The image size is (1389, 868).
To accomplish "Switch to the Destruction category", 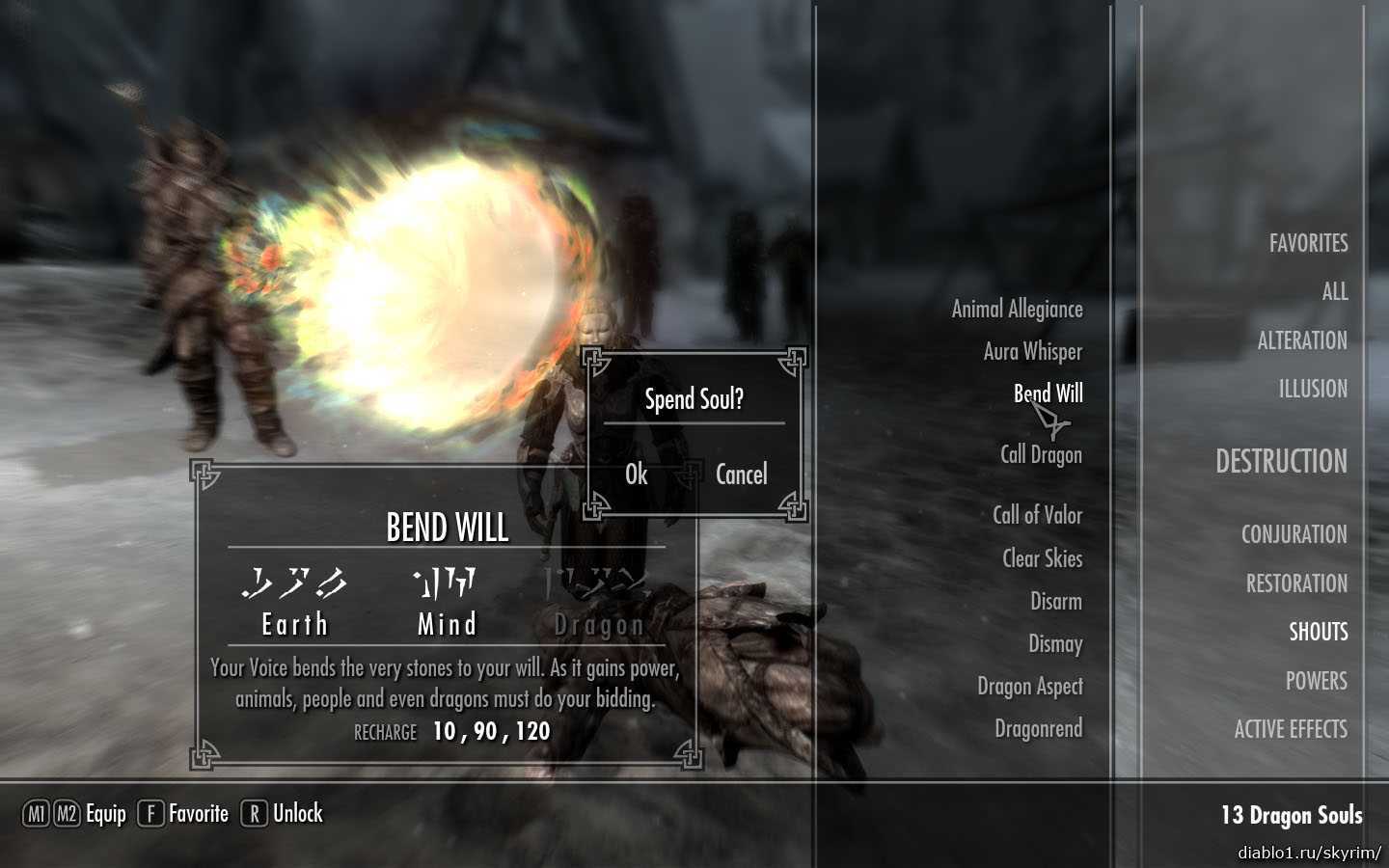I will coord(1281,461).
